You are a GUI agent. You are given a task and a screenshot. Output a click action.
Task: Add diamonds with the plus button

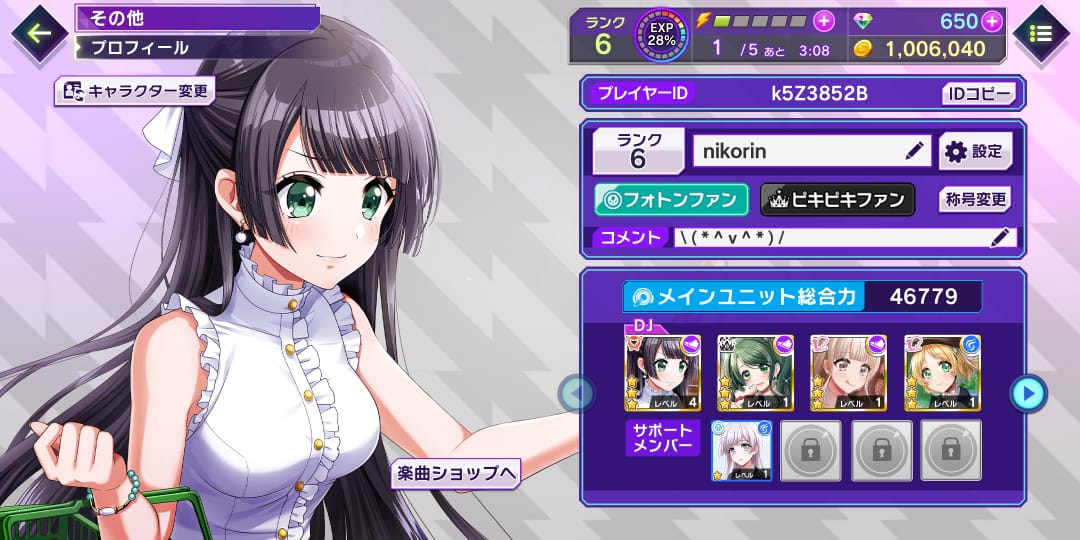point(992,21)
